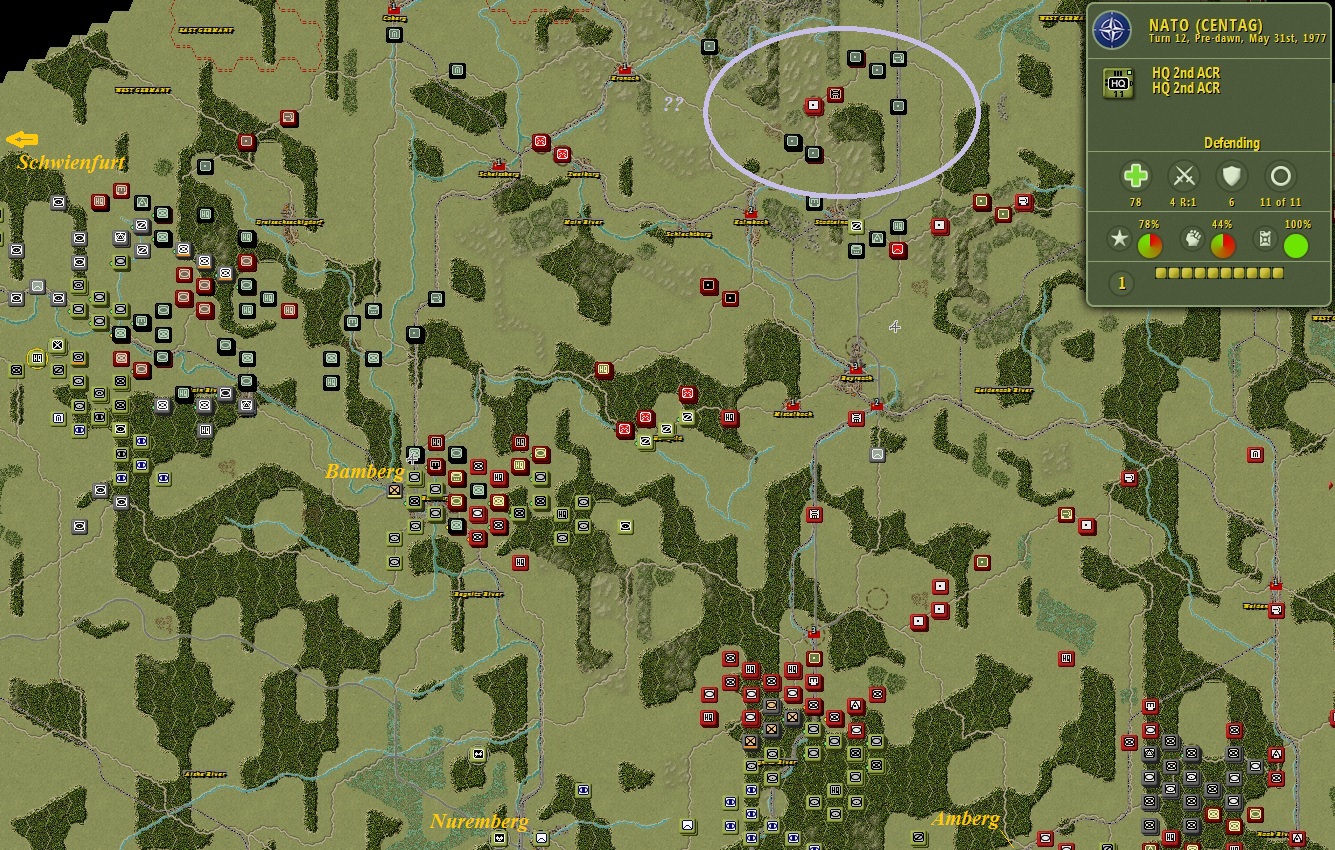Click the yellow arrow toward Schwienfurt
The width and height of the screenshot is (1335, 850).
point(23,138)
